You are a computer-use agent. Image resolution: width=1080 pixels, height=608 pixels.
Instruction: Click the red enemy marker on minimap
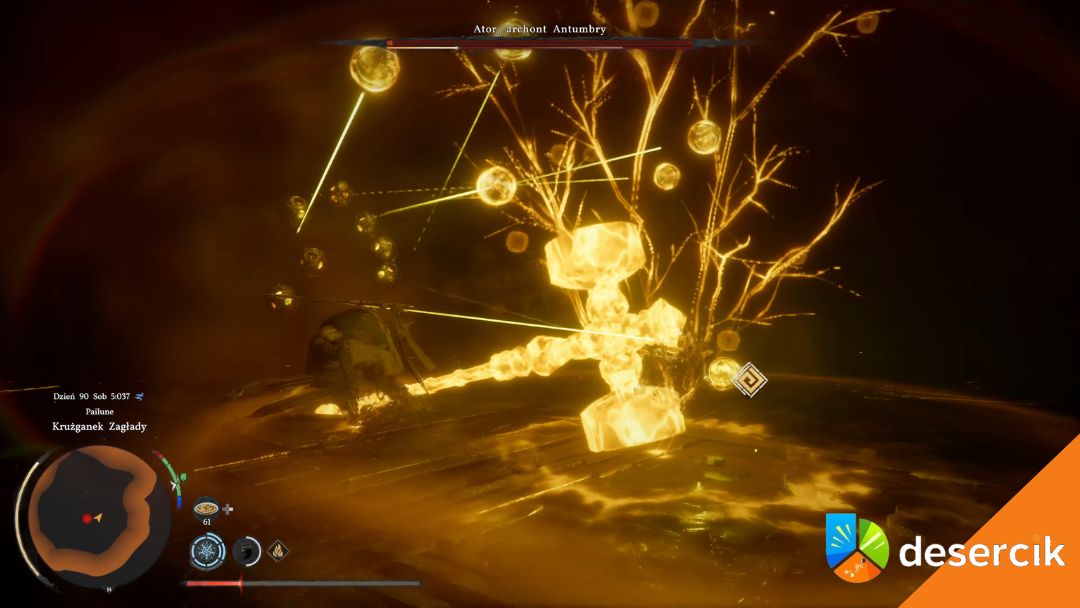[x=86, y=518]
